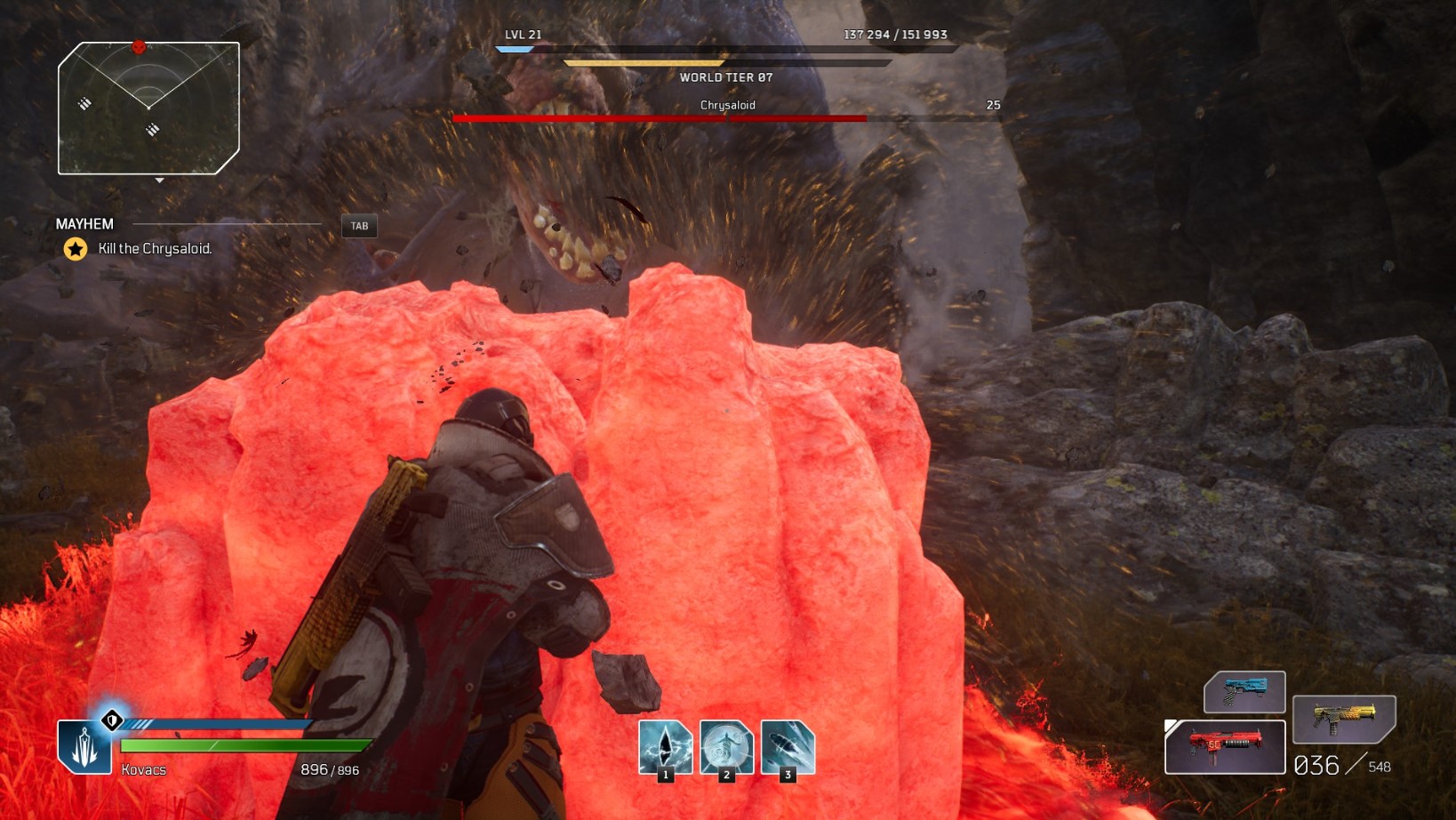Viewport: 1456px width, 820px height.
Task: Expand the minimap via the arrow beneath it
Action: 160,181
